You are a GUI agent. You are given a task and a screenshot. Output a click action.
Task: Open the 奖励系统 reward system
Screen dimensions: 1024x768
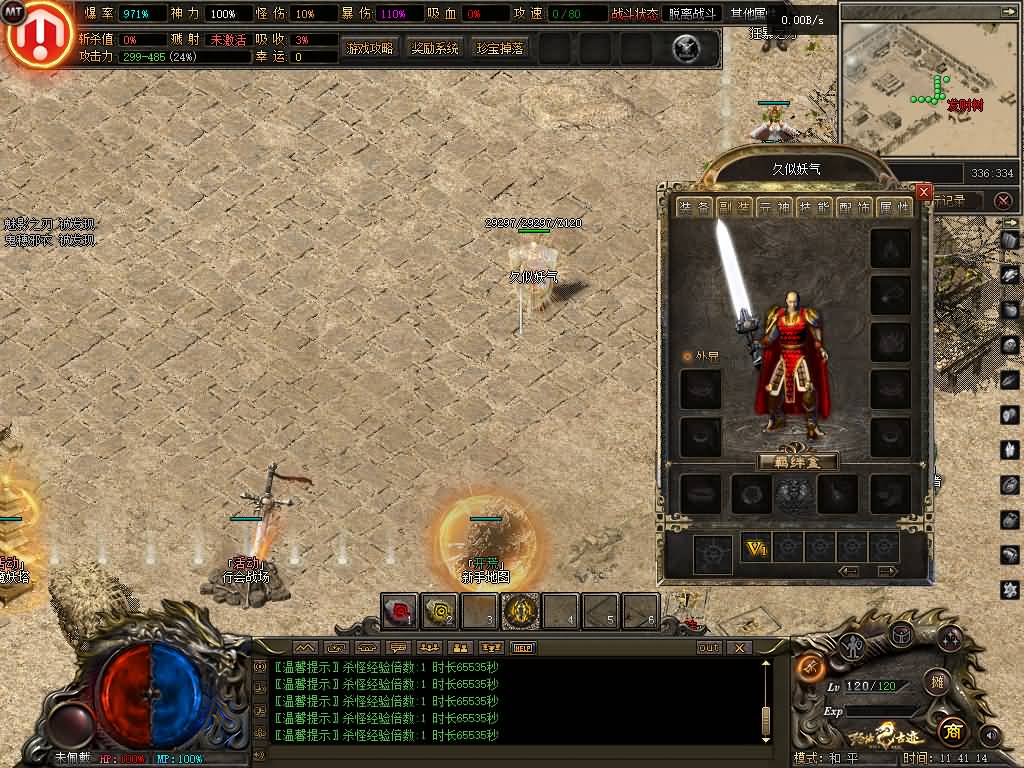(x=435, y=48)
